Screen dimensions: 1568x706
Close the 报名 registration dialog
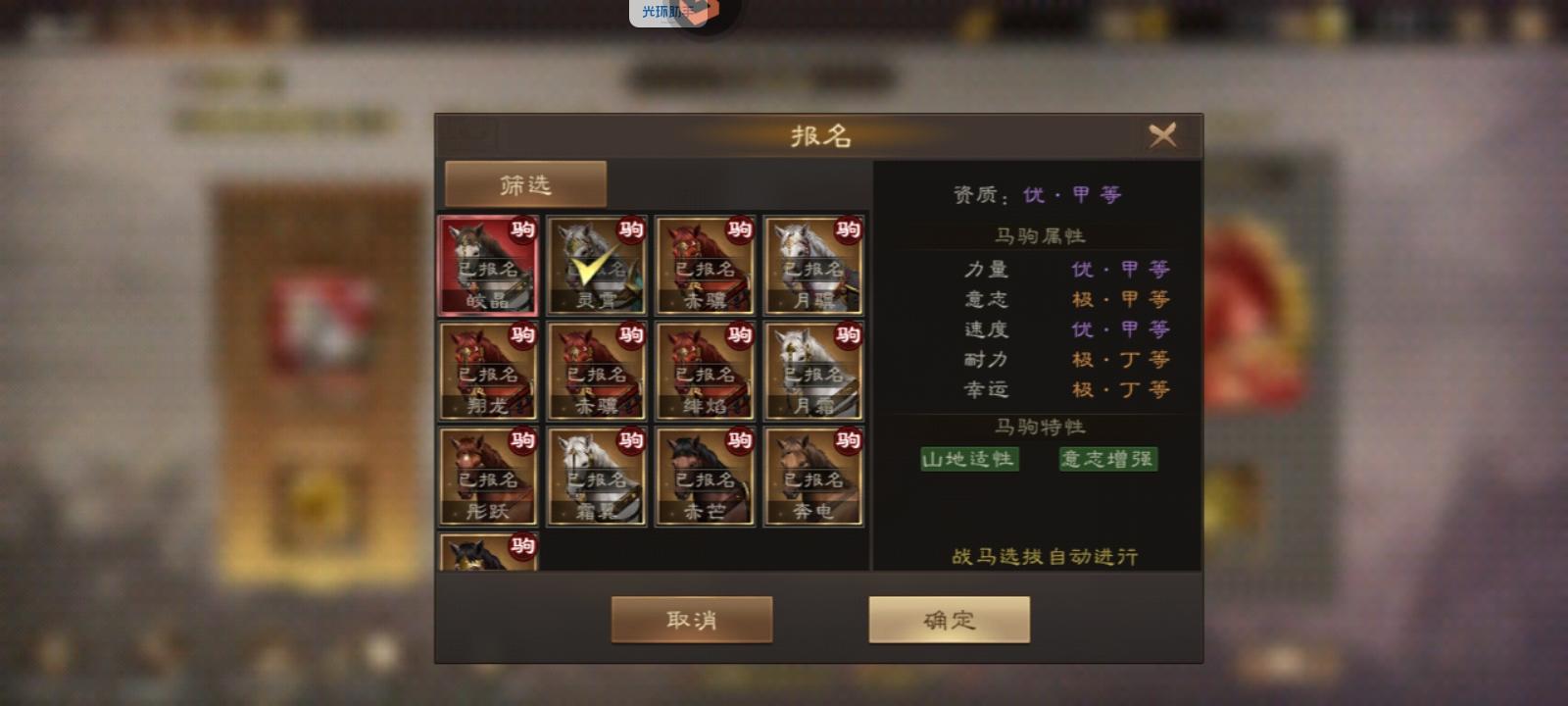(1162, 135)
